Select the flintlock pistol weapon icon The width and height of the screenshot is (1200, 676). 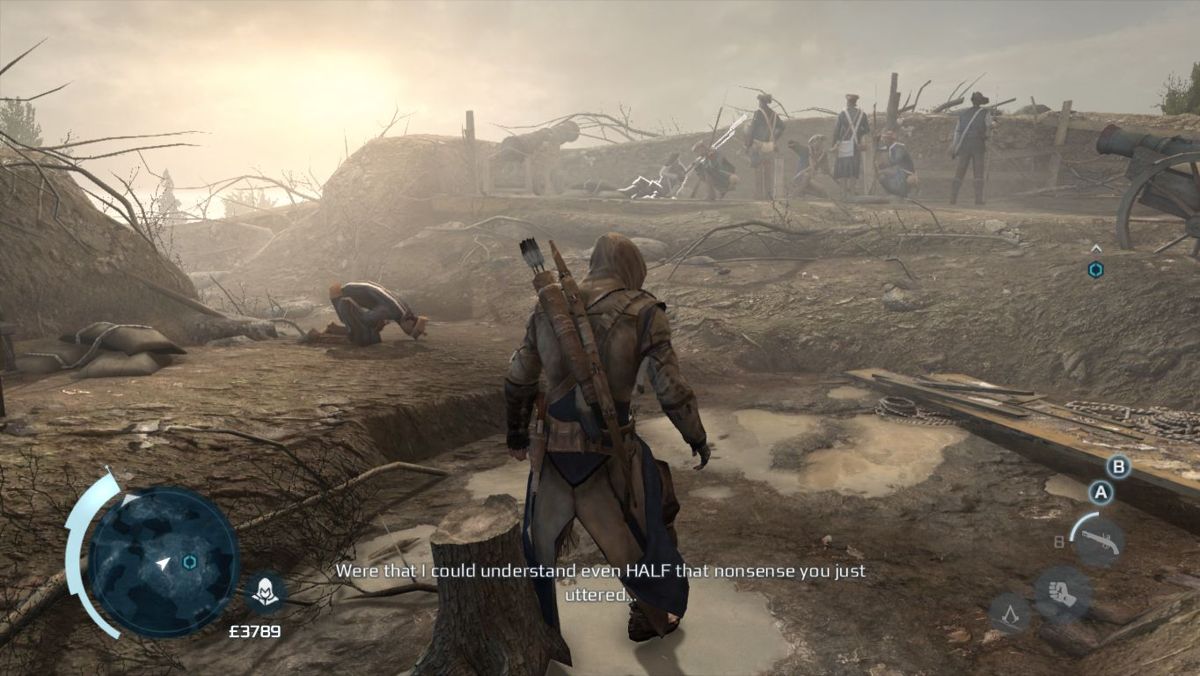click(1098, 541)
